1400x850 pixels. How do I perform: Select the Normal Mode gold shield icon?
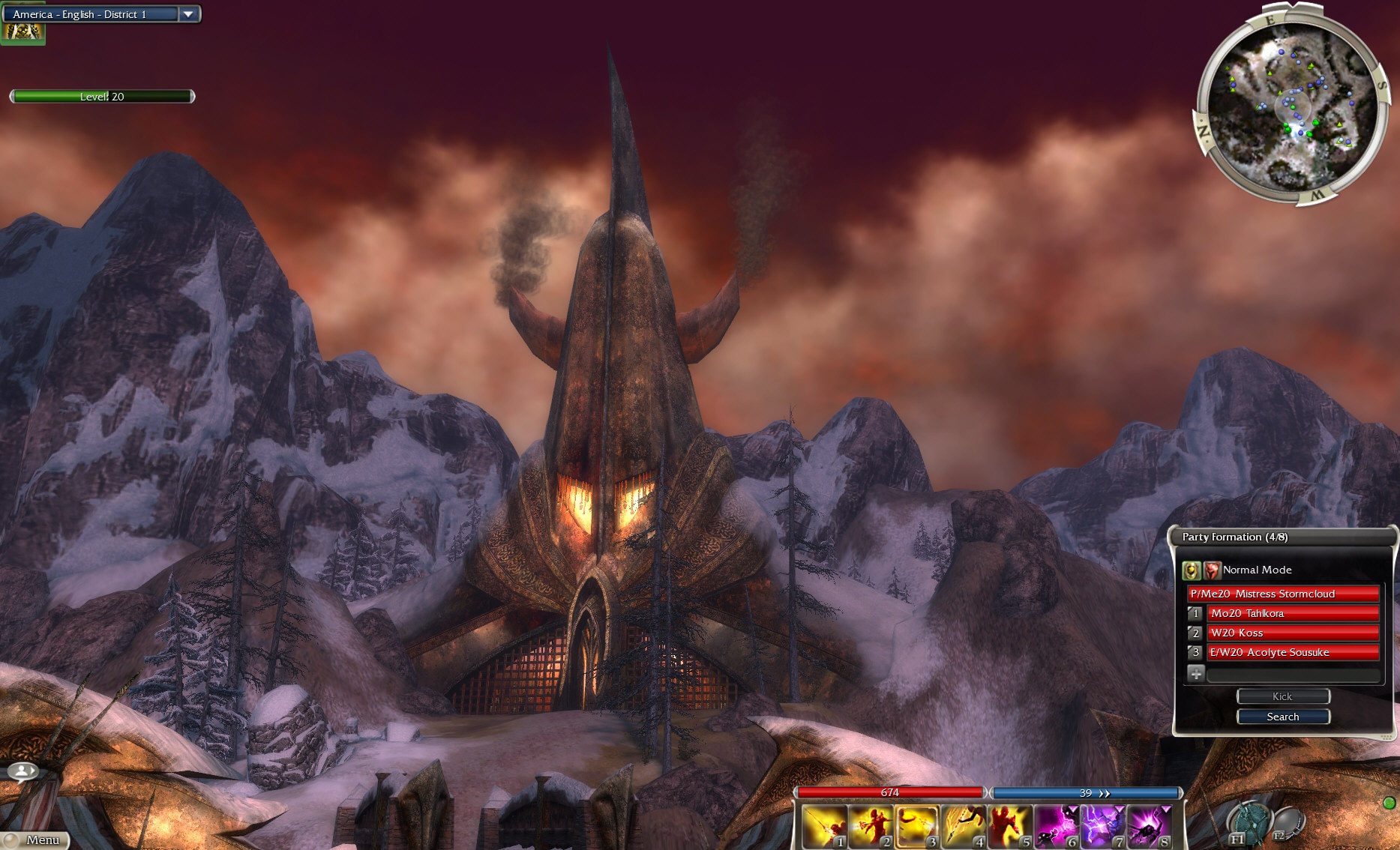coord(1191,570)
